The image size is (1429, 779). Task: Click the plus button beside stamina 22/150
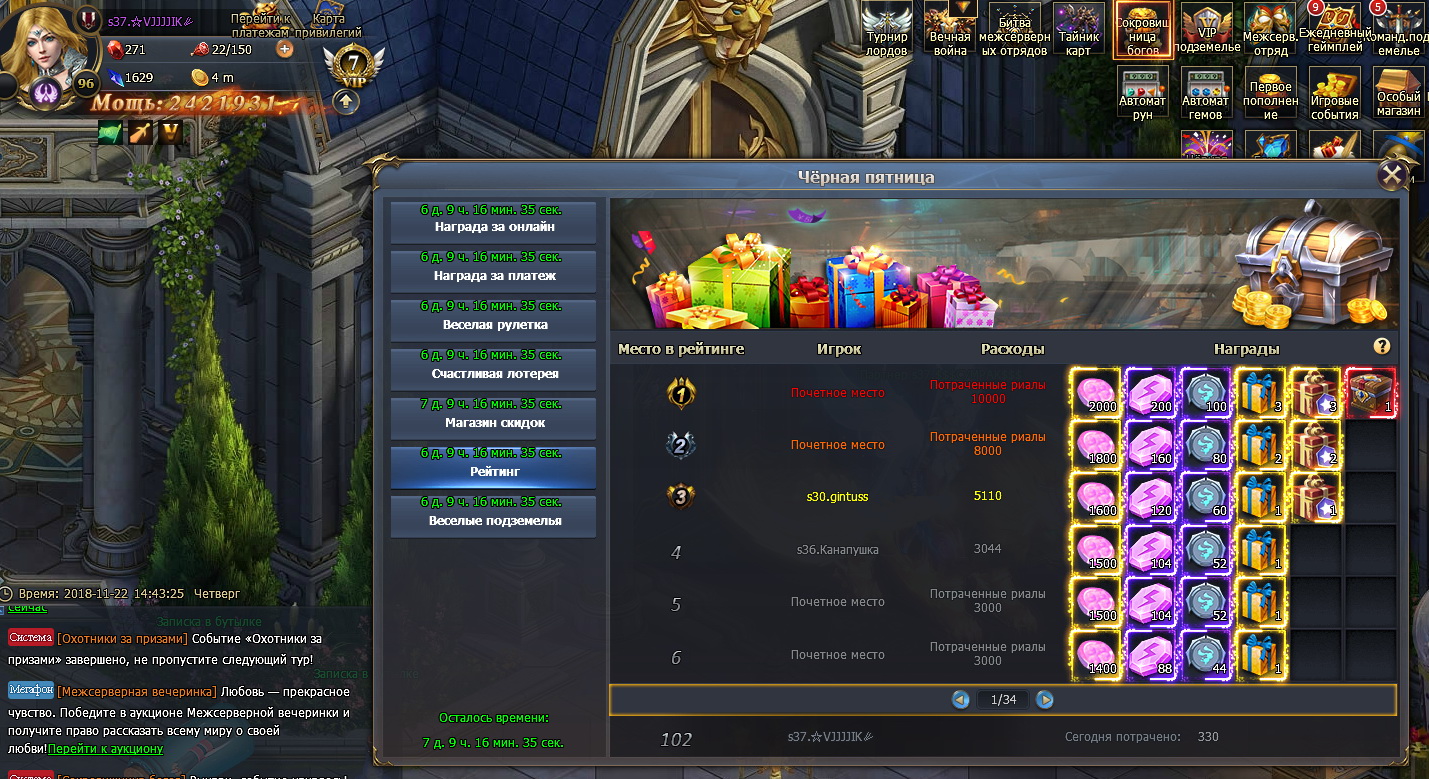click(285, 49)
